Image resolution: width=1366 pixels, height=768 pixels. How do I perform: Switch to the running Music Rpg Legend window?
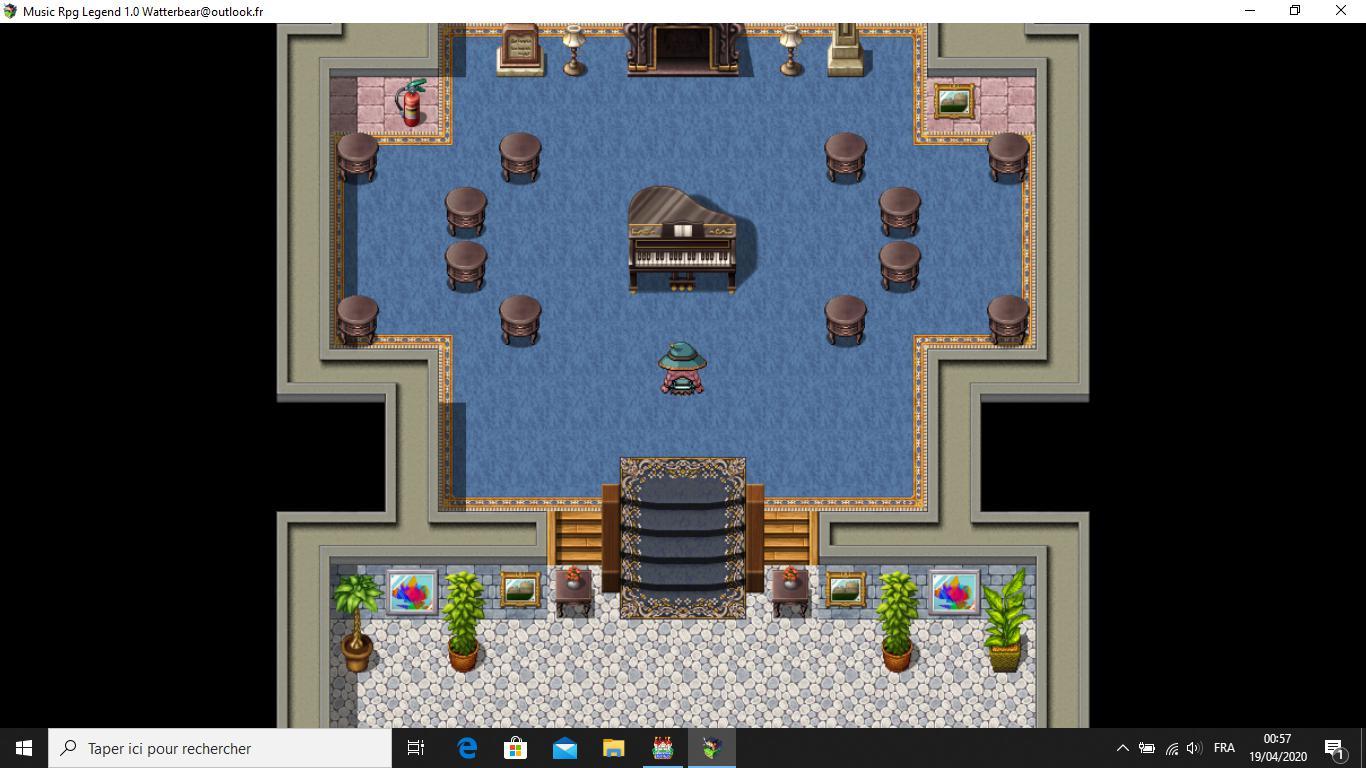tap(712, 748)
